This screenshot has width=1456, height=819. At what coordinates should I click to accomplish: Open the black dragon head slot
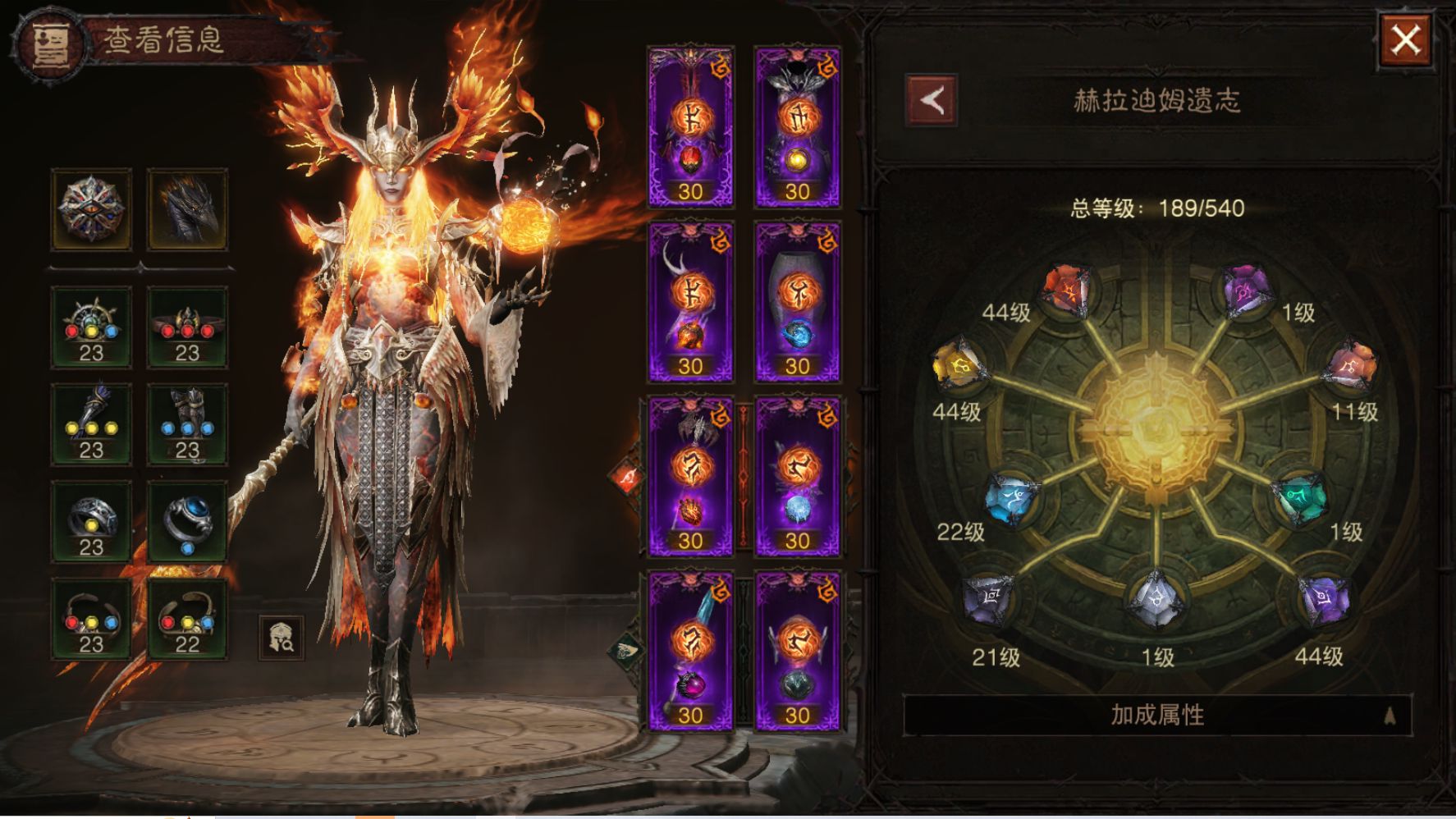188,209
